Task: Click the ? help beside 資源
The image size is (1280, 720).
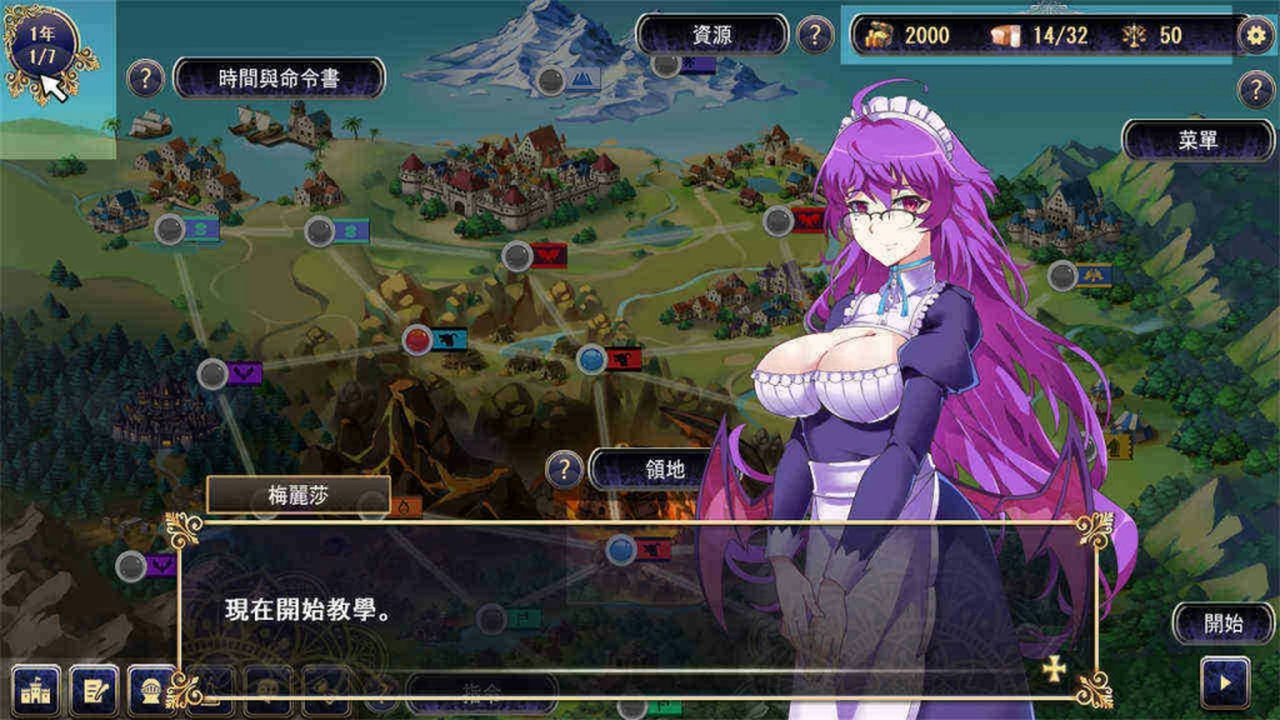Action: [x=815, y=33]
